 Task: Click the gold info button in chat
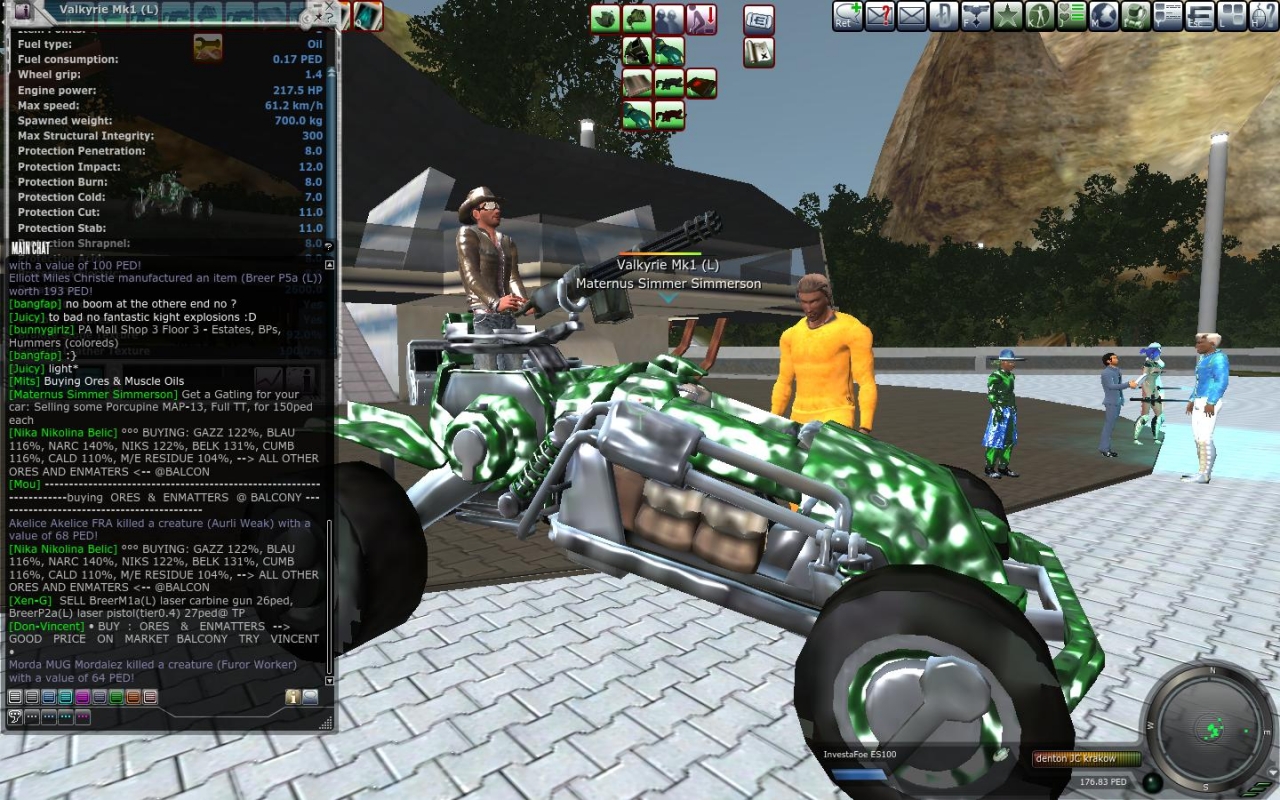(x=293, y=697)
